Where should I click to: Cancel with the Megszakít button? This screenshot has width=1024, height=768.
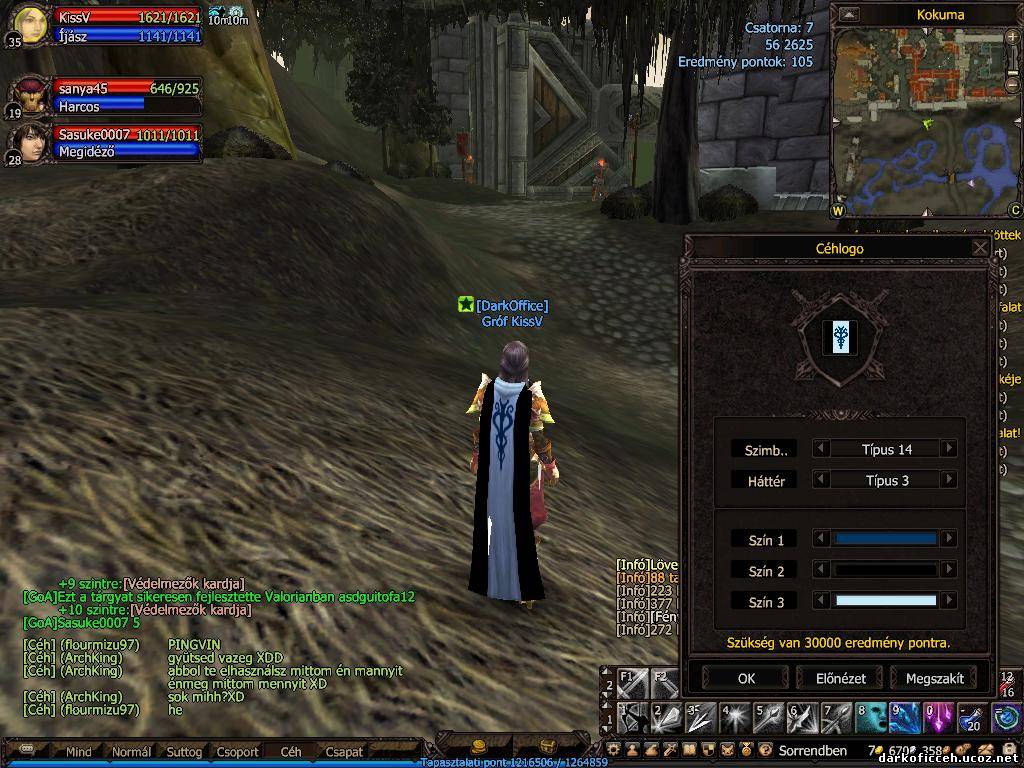934,678
